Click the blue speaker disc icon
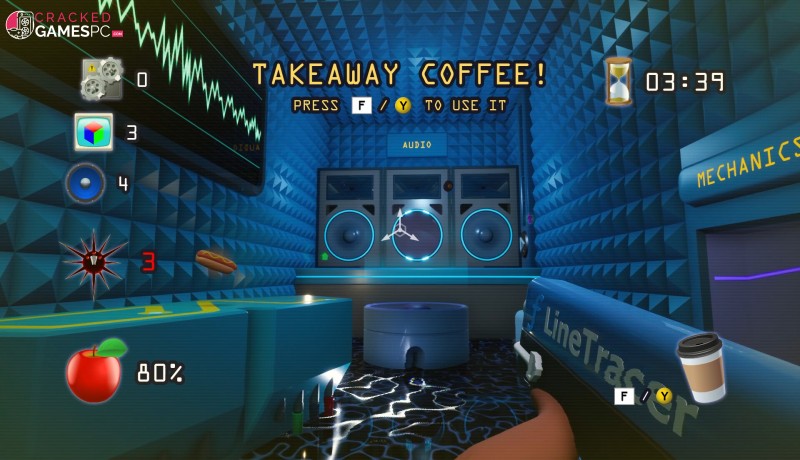Image resolution: width=800 pixels, height=460 pixels. tap(85, 183)
